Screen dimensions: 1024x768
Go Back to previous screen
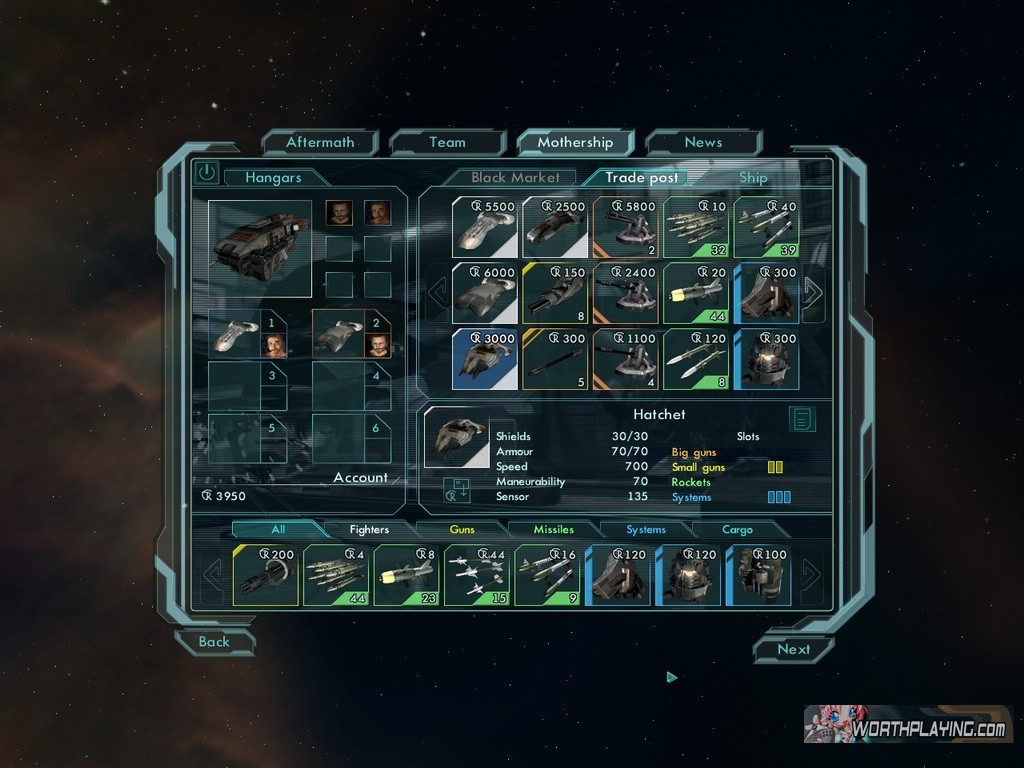click(214, 642)
